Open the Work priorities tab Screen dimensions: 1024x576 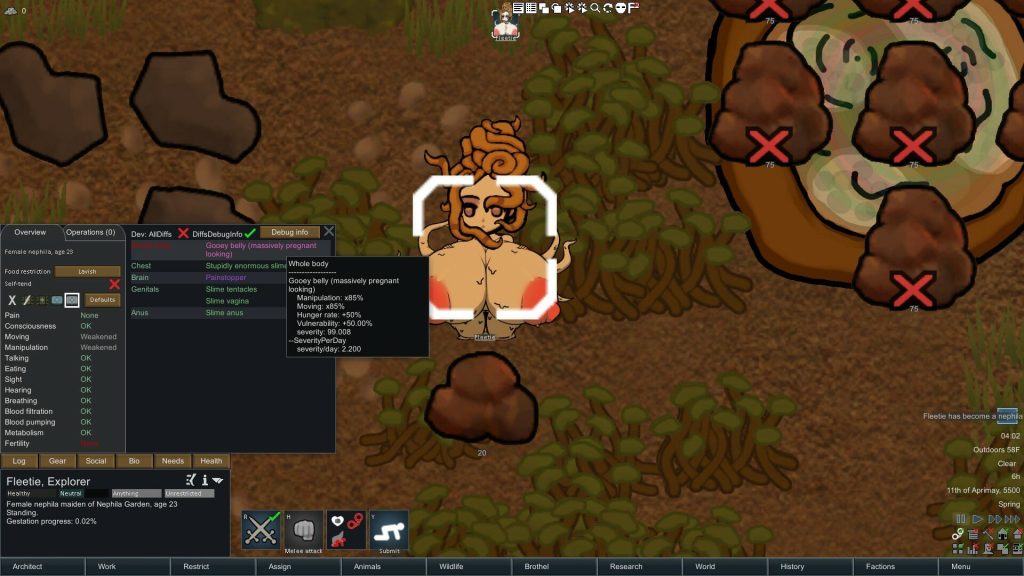coord(106,566)
